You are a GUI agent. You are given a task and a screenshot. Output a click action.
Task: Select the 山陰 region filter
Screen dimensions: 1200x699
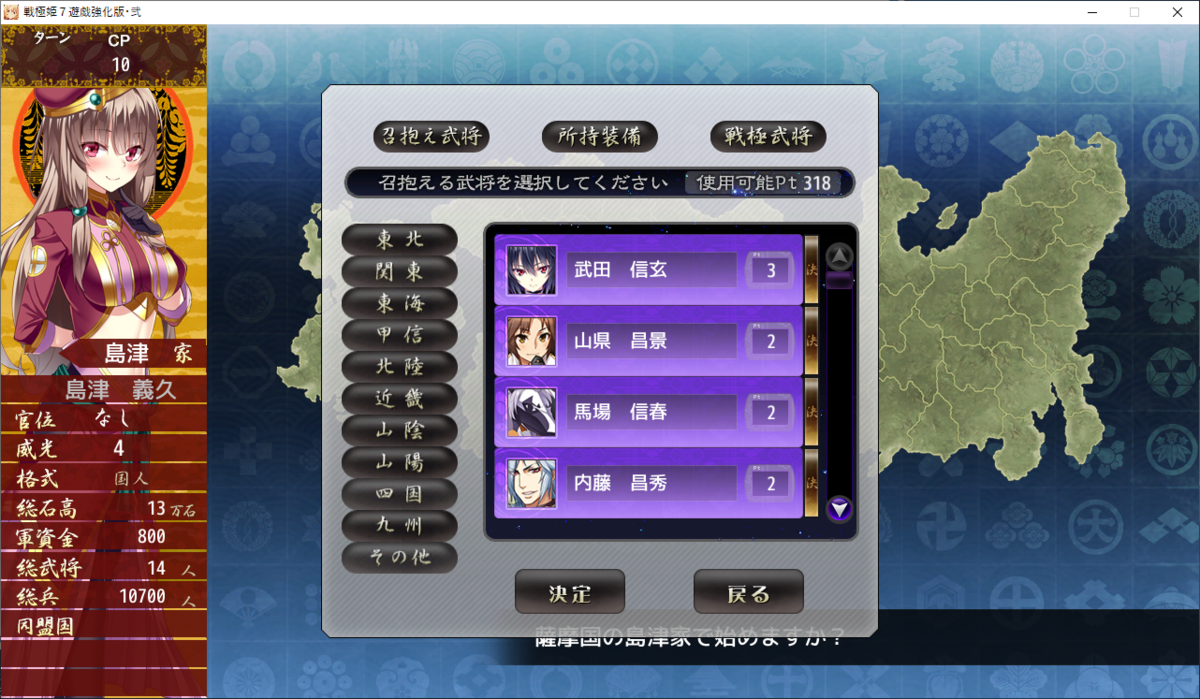[x=400, y=430]
